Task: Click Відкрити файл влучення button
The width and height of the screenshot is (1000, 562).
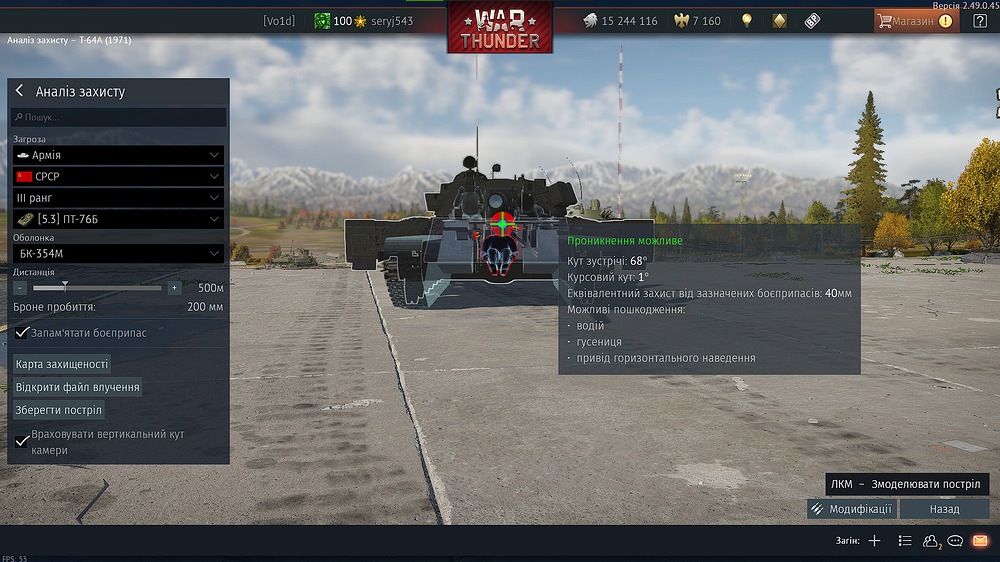Action: click(77, 387)
